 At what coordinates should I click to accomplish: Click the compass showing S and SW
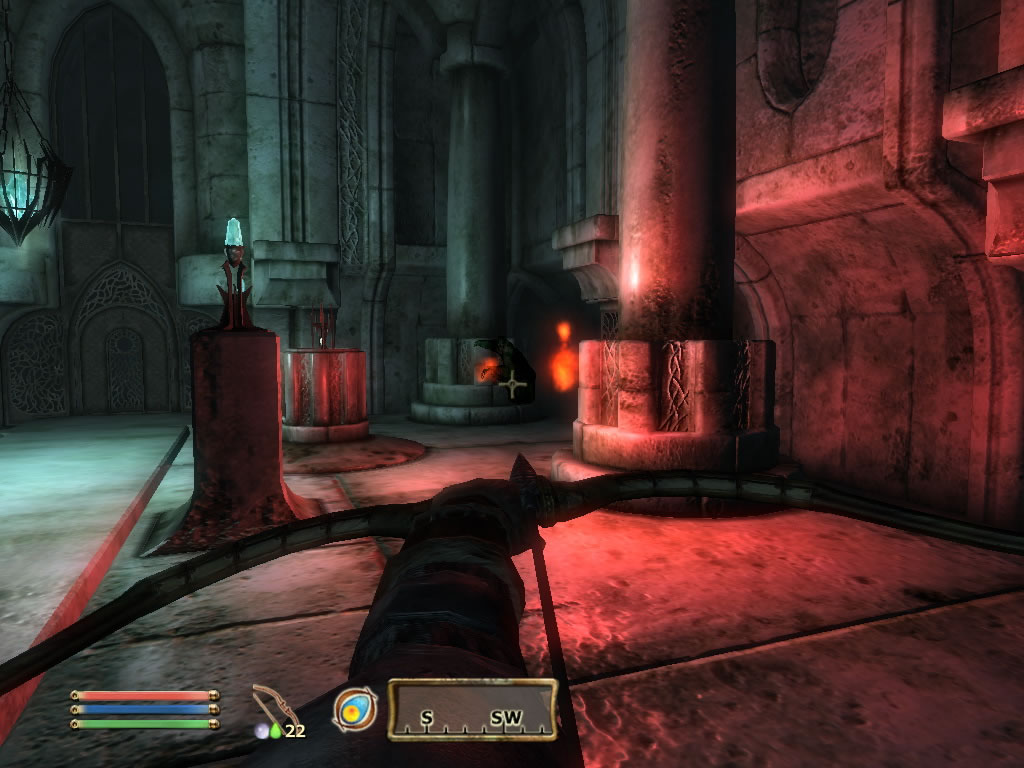click(472, 710)
